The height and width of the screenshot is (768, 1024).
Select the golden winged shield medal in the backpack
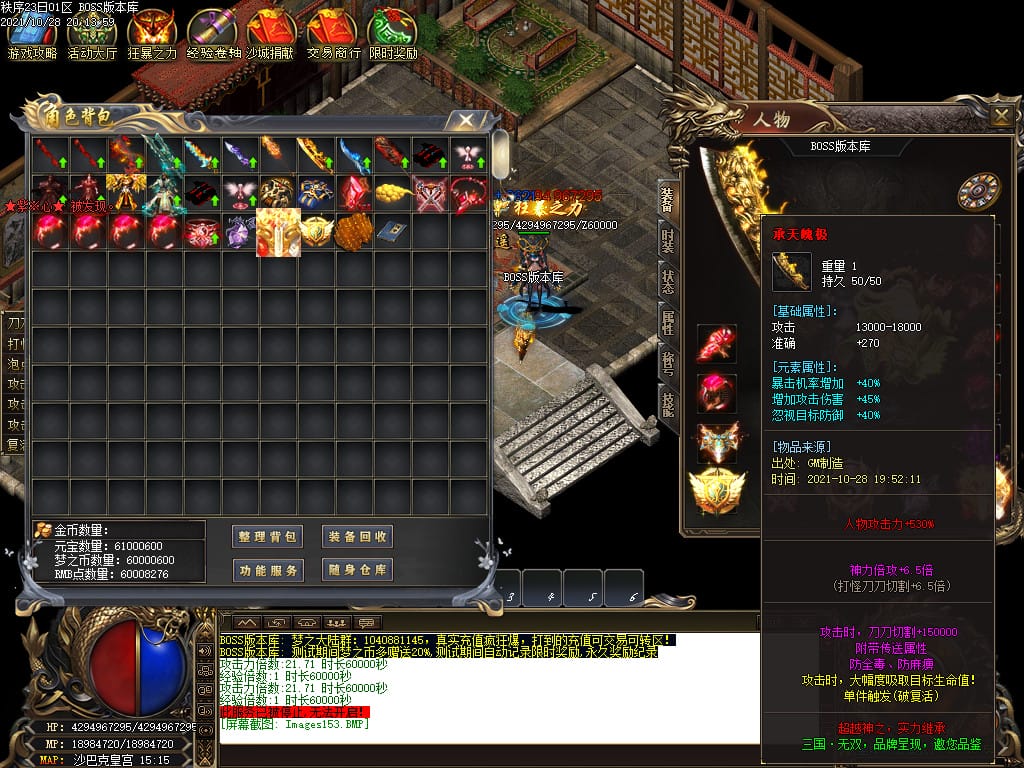click(x=314, y=231)
